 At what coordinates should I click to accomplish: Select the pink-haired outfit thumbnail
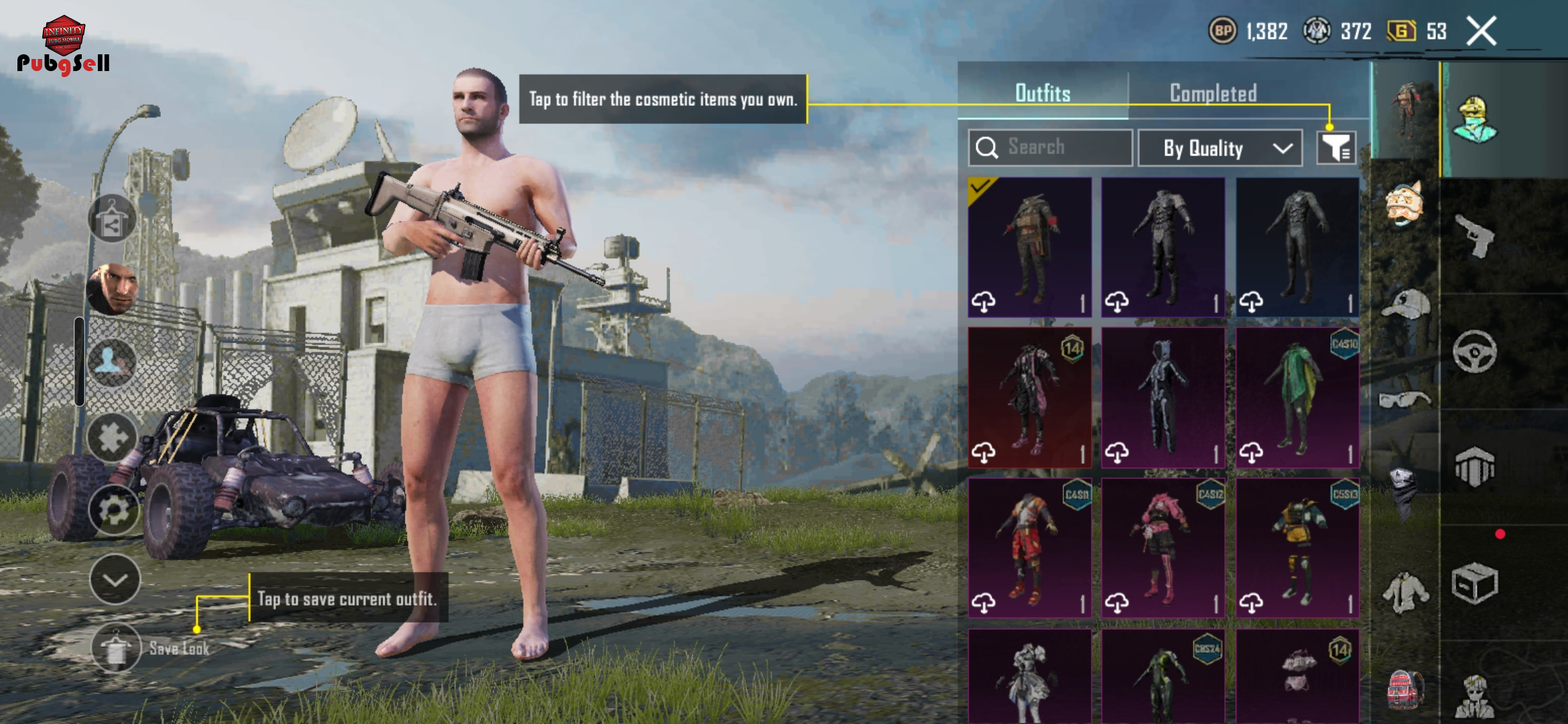pos(1163,548)
